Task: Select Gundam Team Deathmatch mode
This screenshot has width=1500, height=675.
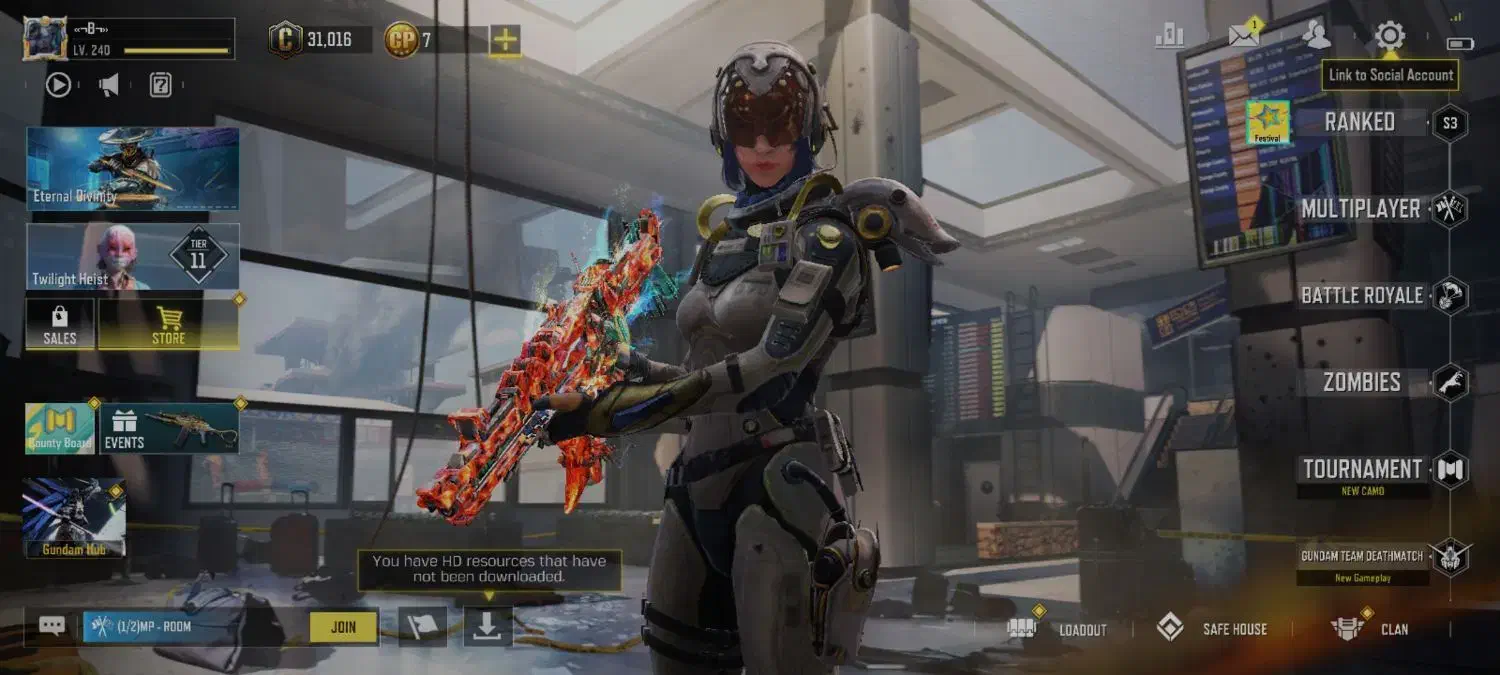Action: pos(1361,556)
